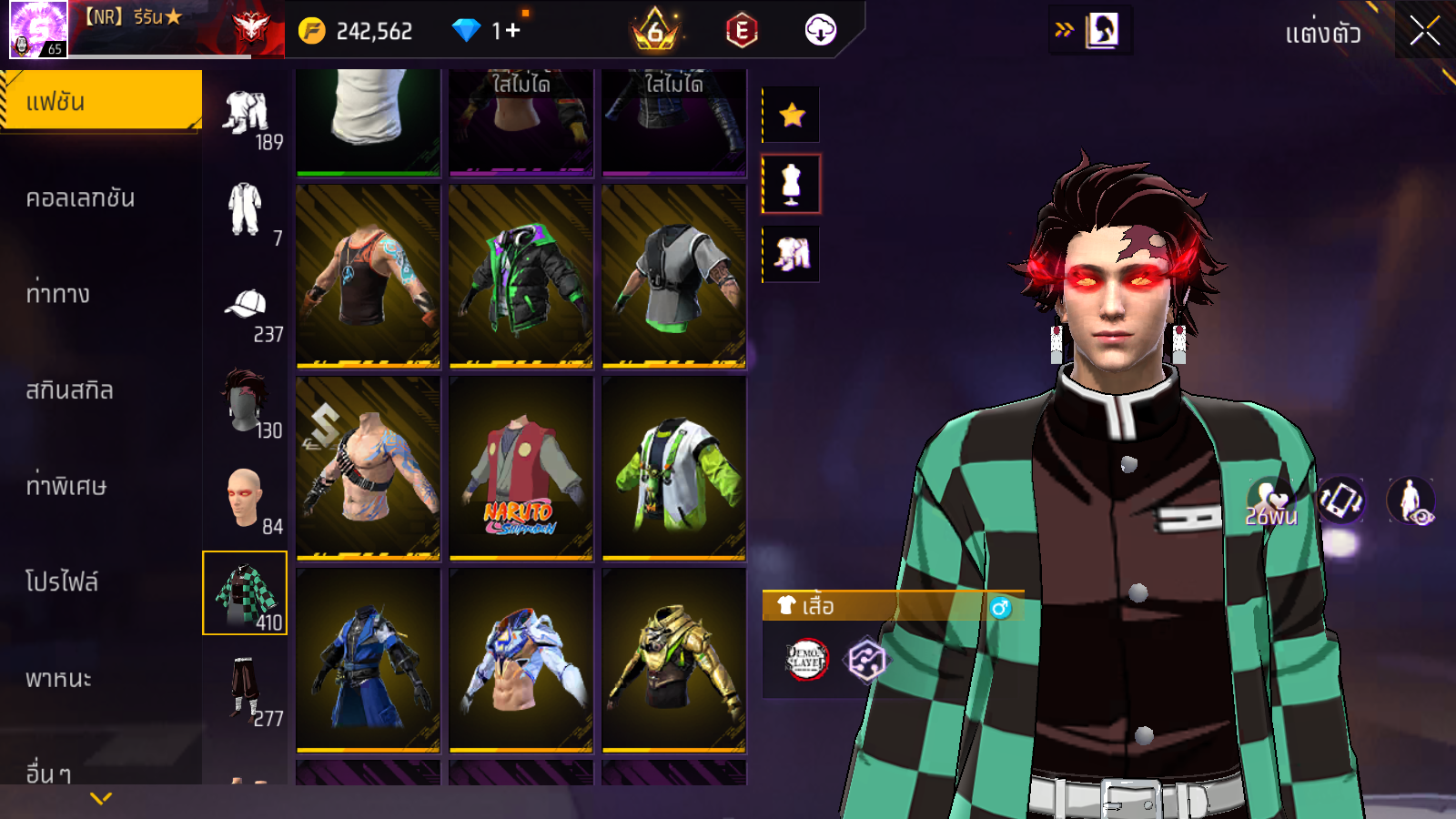Open the แฟชั่น fashion tab
1456x819 pixels.
coord(100,101)
